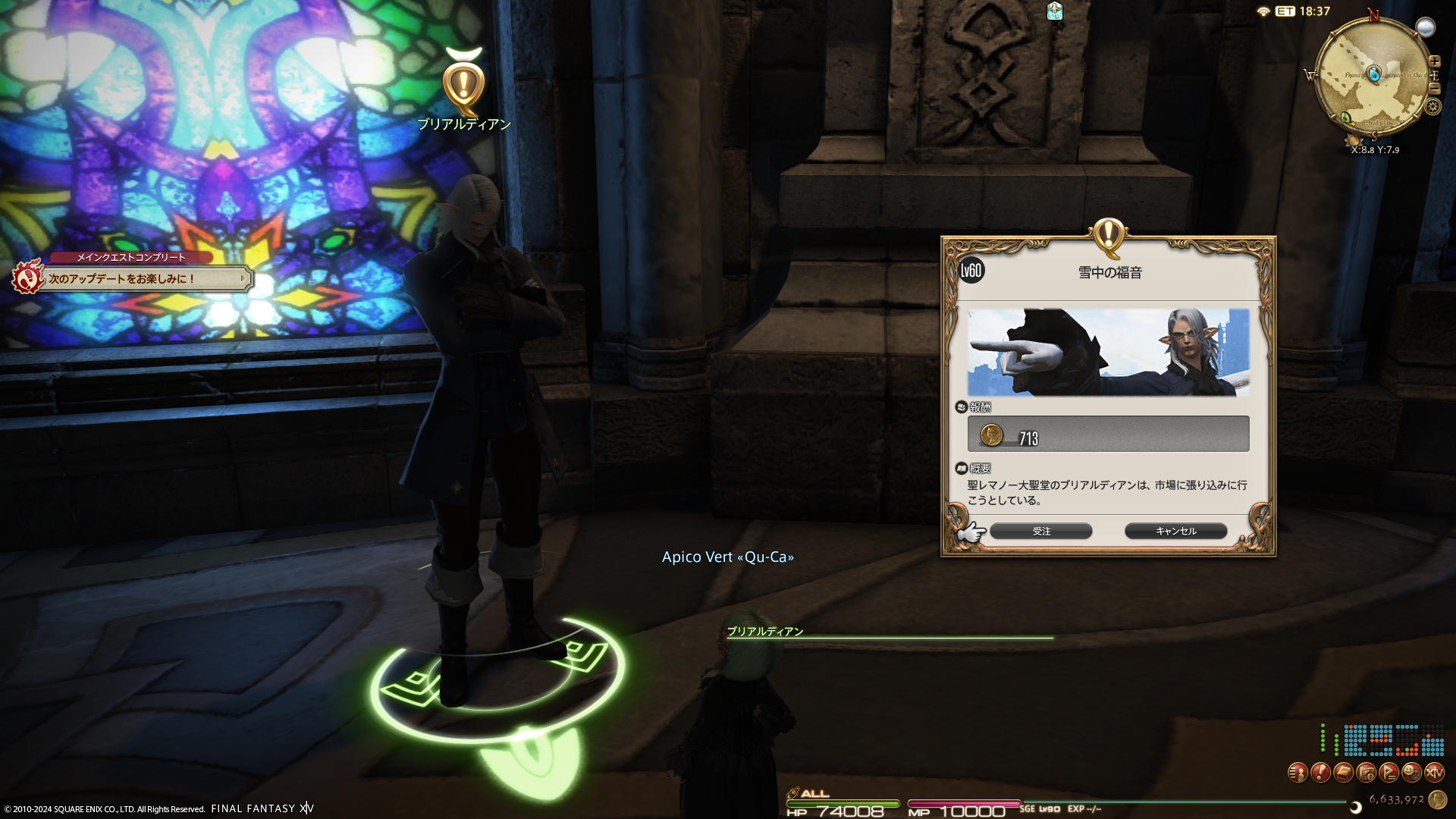The width and height of the screenshot is (1456, 819).
Task: Open the Travel map menu icon
Action: [1366, 773]
